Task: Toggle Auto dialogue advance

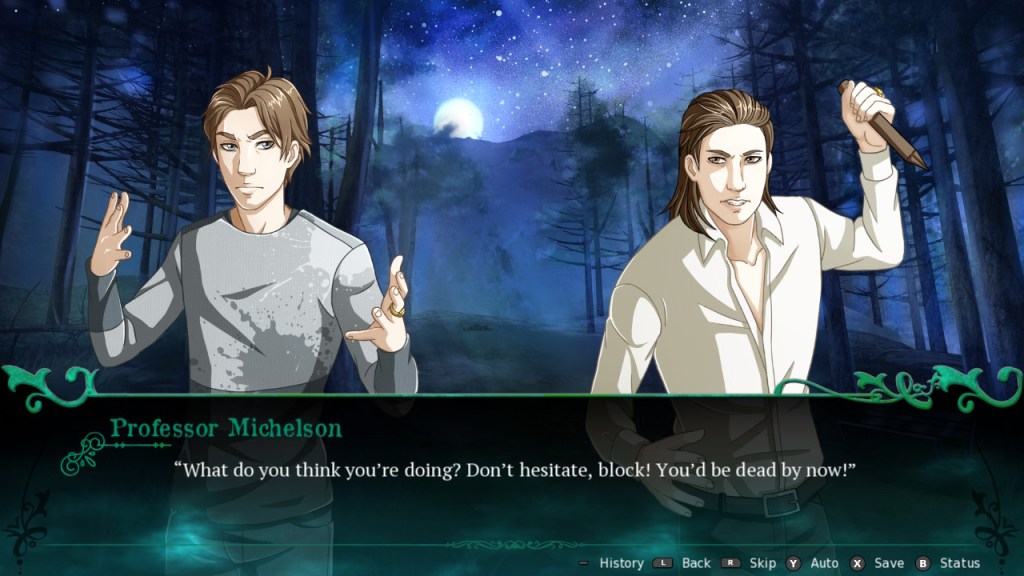Action: (824, 563)
